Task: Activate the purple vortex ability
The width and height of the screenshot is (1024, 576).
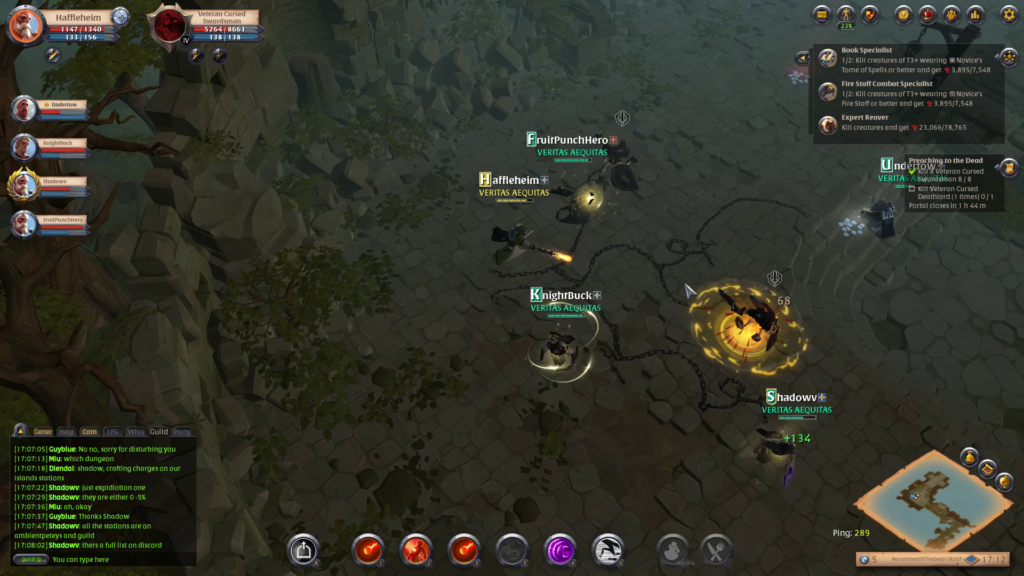Action: [x=560, y=548]
